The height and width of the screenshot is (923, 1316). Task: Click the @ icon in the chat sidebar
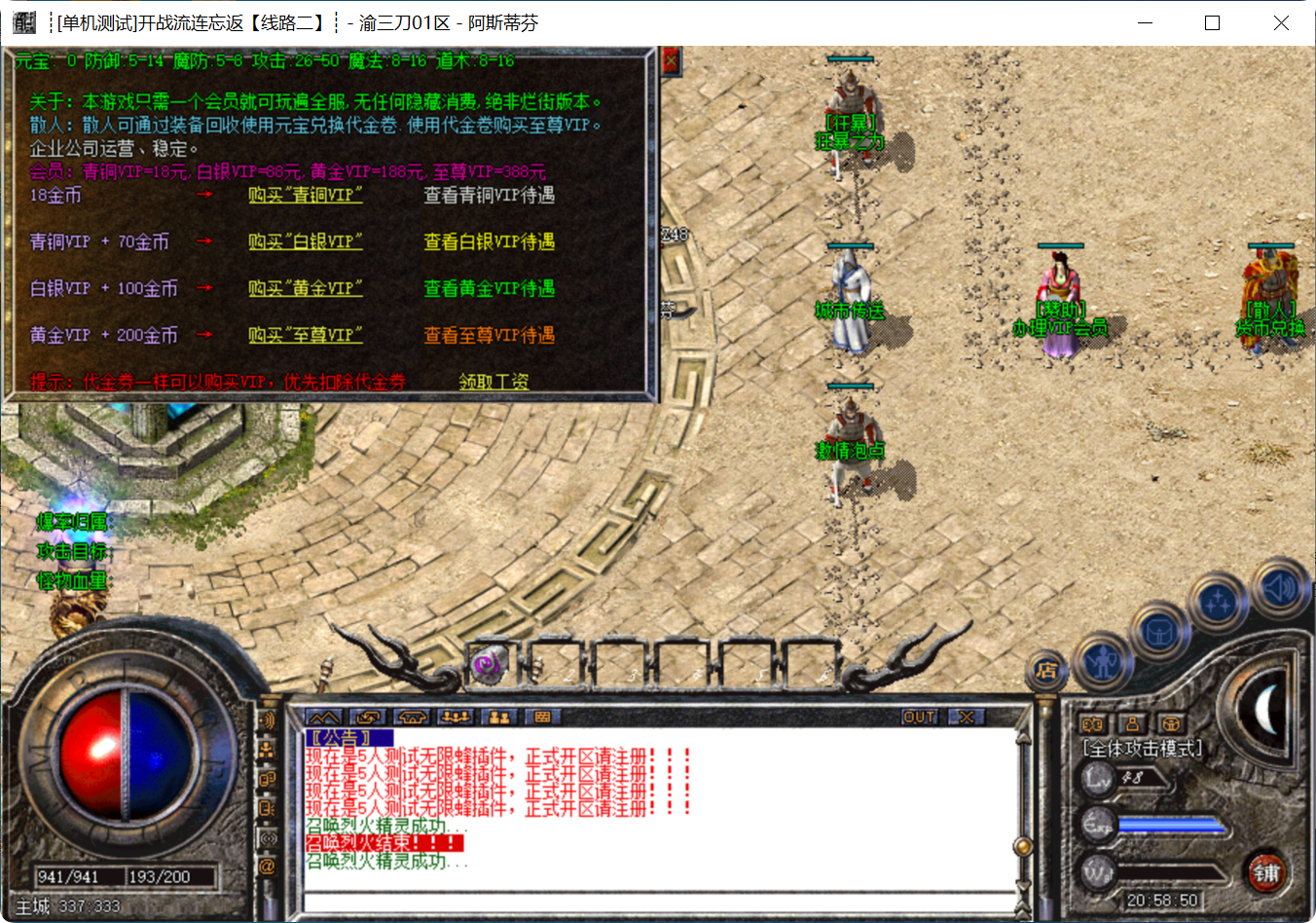[x=265, y=864]
